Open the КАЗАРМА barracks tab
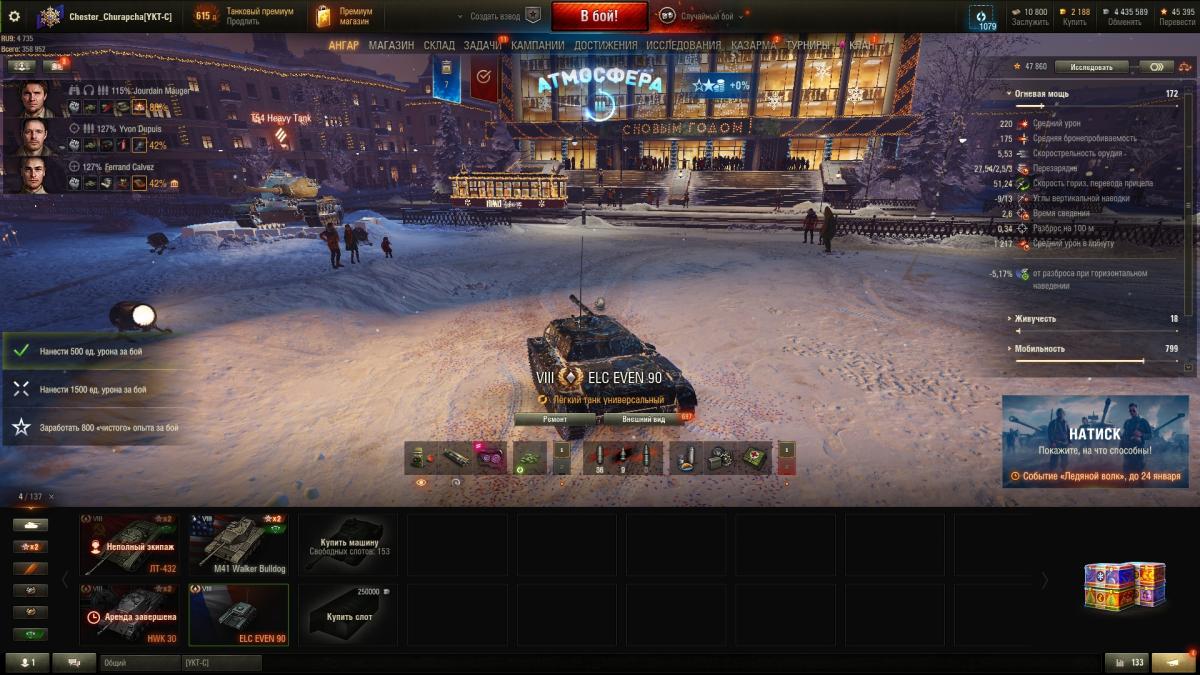Image resolution: width=1200 pixels, height=675 pixels. (753, 45)
